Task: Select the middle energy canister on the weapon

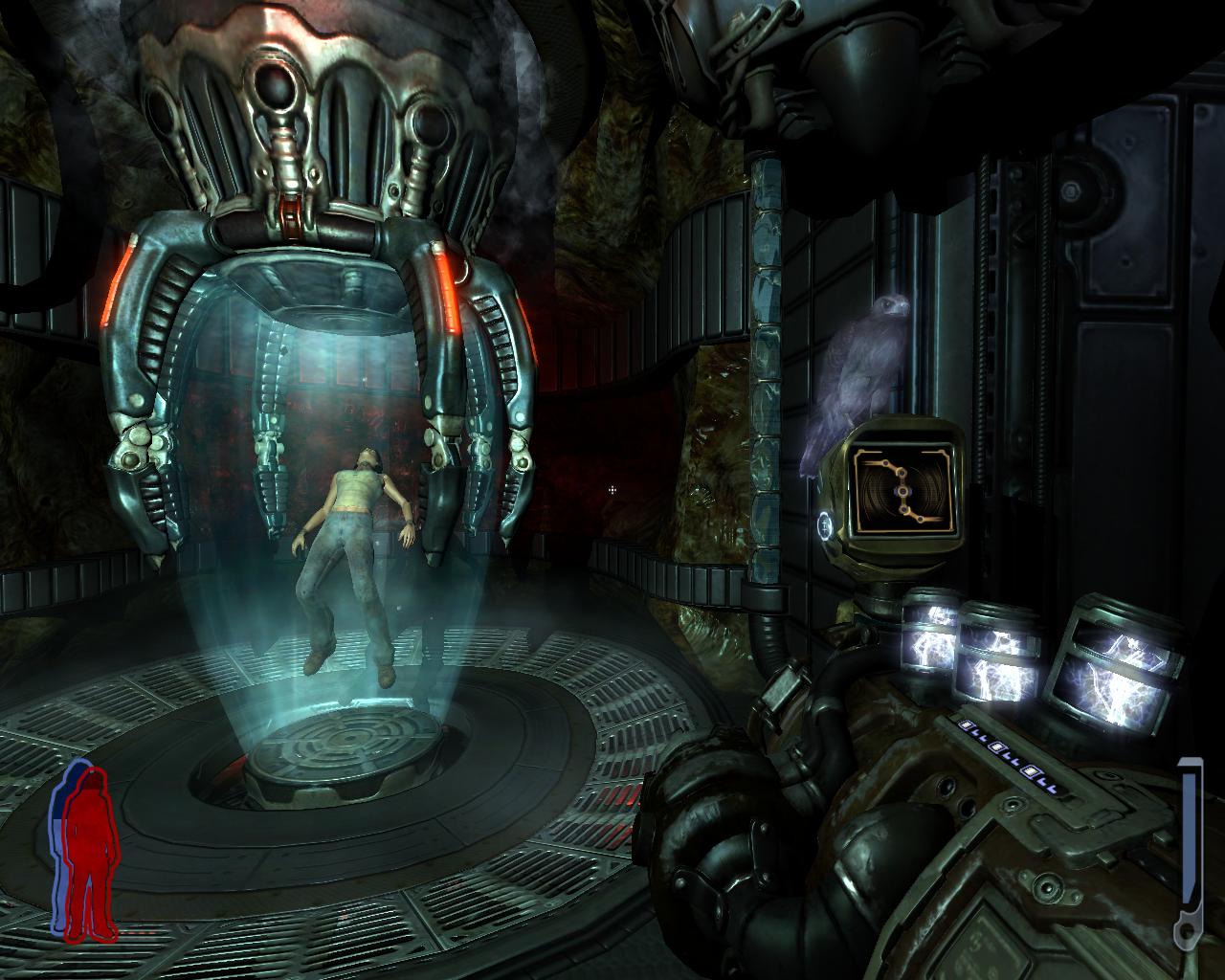Action: (x=995, y=651)
